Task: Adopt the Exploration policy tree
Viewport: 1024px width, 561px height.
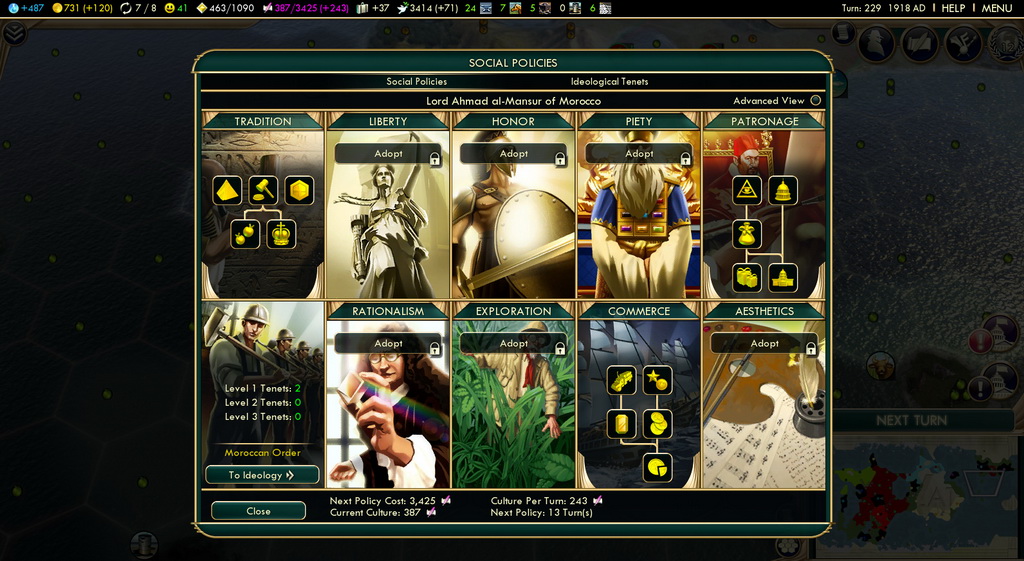Action: point(514,344)
